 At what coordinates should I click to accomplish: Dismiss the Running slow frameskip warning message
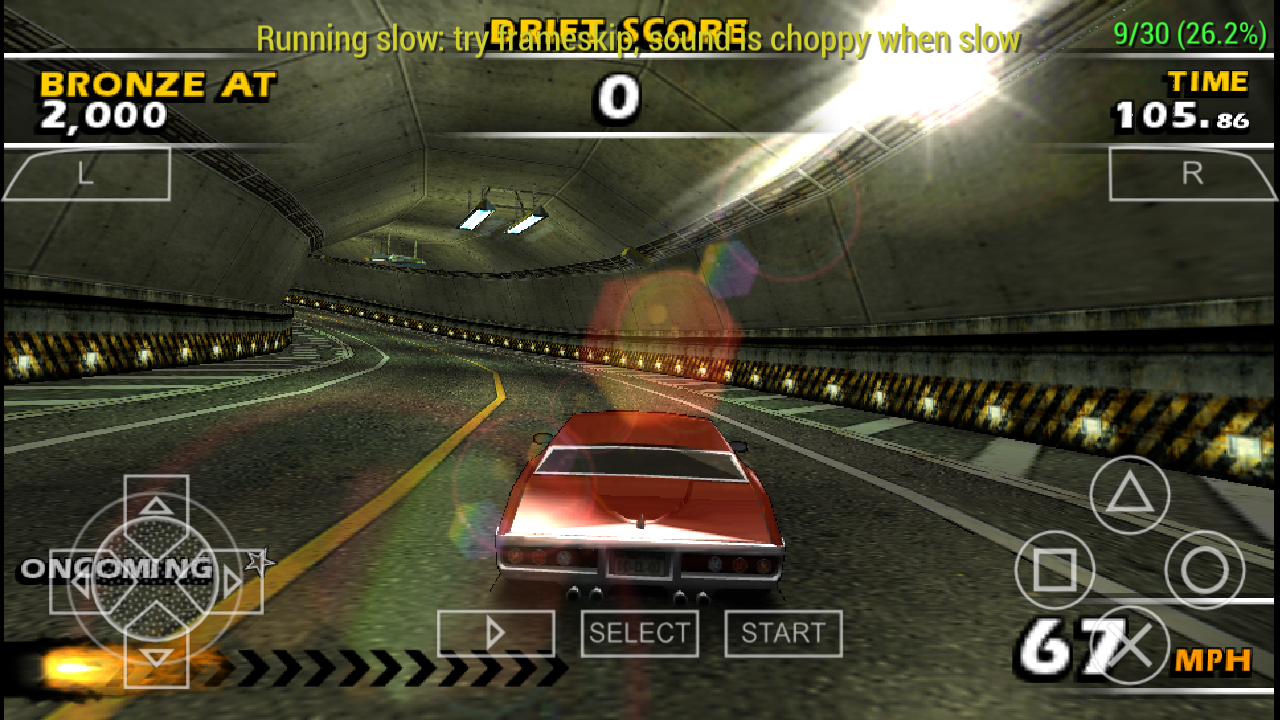(x=638, y=40)
